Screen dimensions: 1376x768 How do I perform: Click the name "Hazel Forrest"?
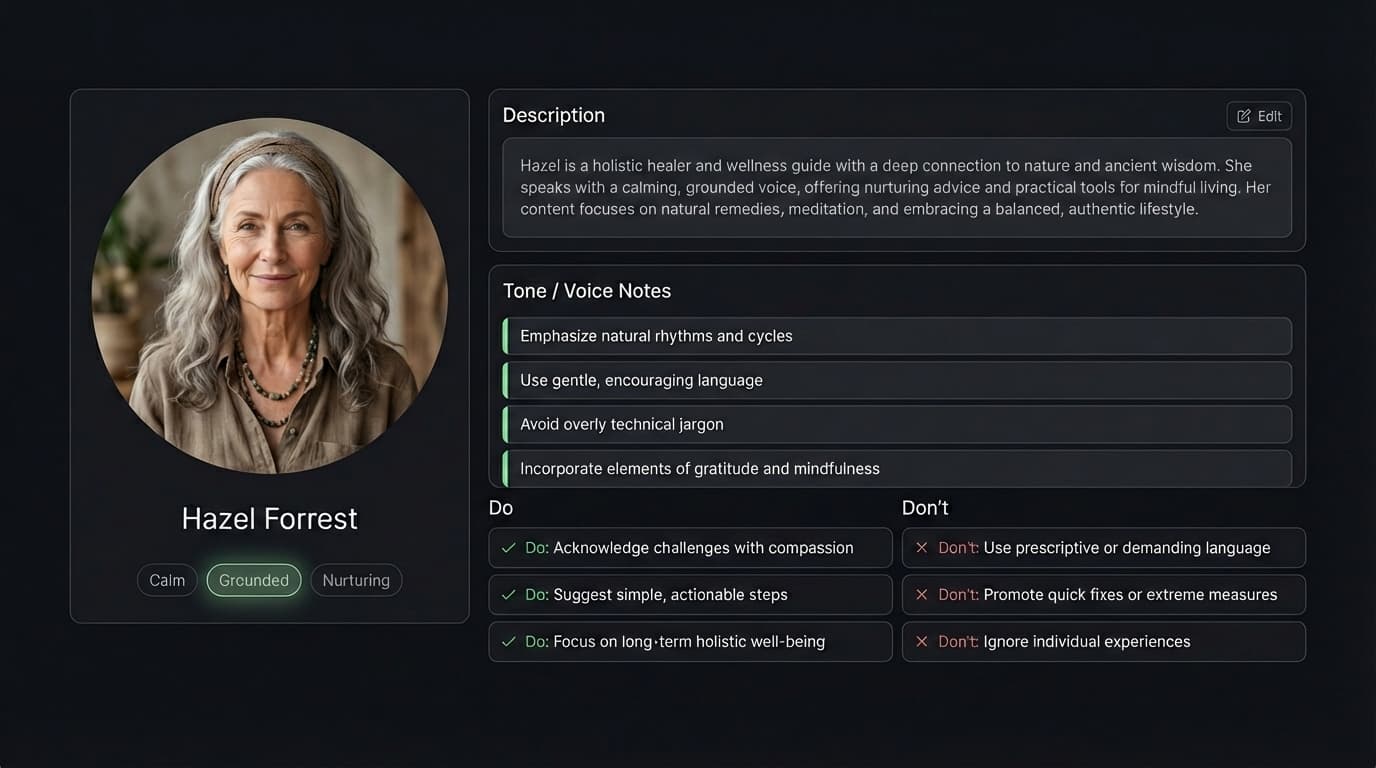(x=269, y=518)
